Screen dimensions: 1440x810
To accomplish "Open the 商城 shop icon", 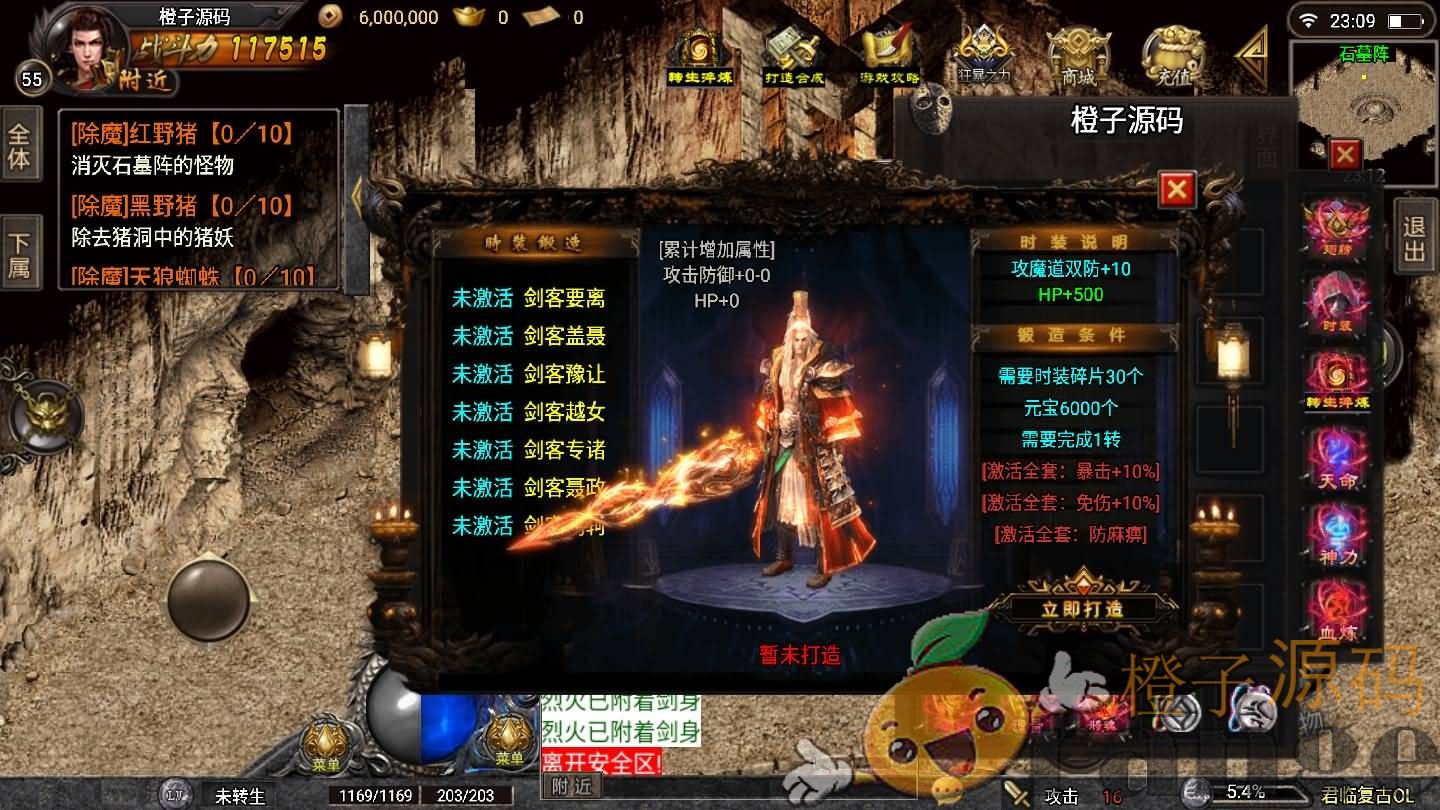I will (1078, 55).
